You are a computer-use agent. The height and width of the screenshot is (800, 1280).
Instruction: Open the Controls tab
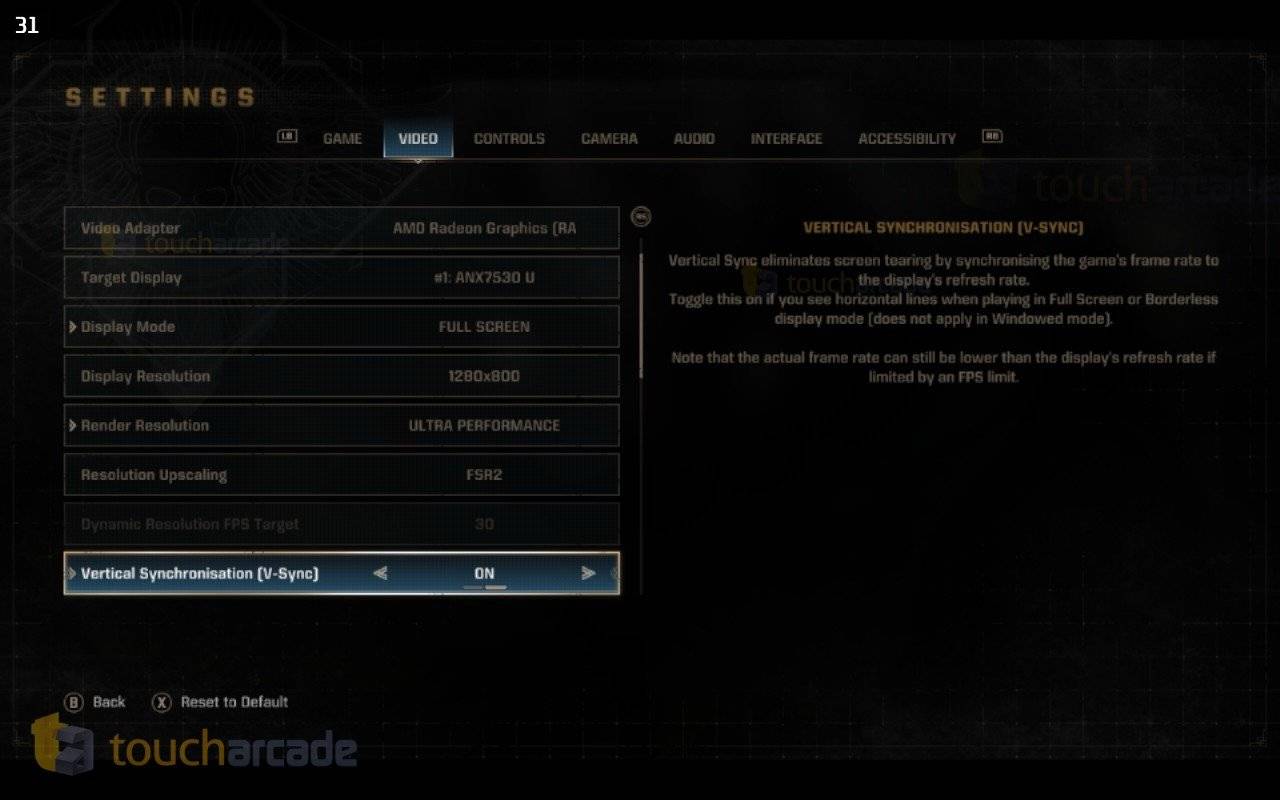point(509,139)
